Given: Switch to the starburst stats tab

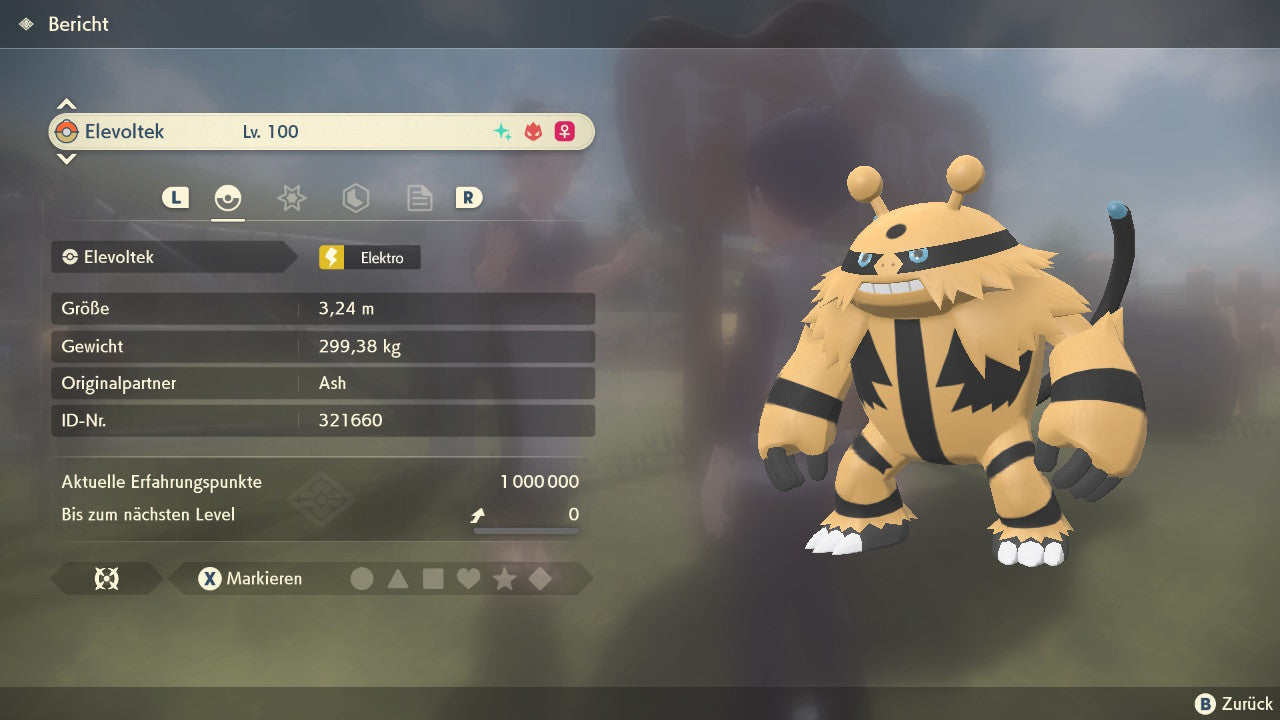Looking at the screenshot, I should [x=291, y=198].
